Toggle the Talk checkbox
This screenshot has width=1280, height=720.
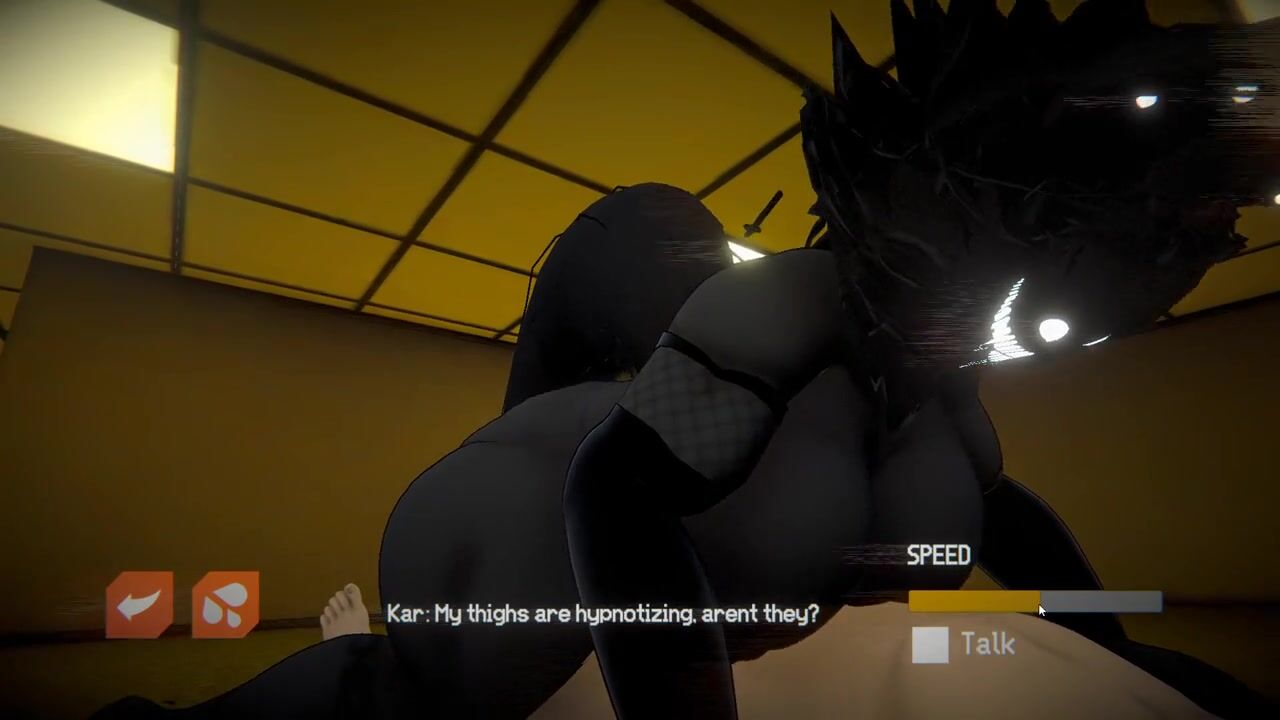click(x=930, y=645)
